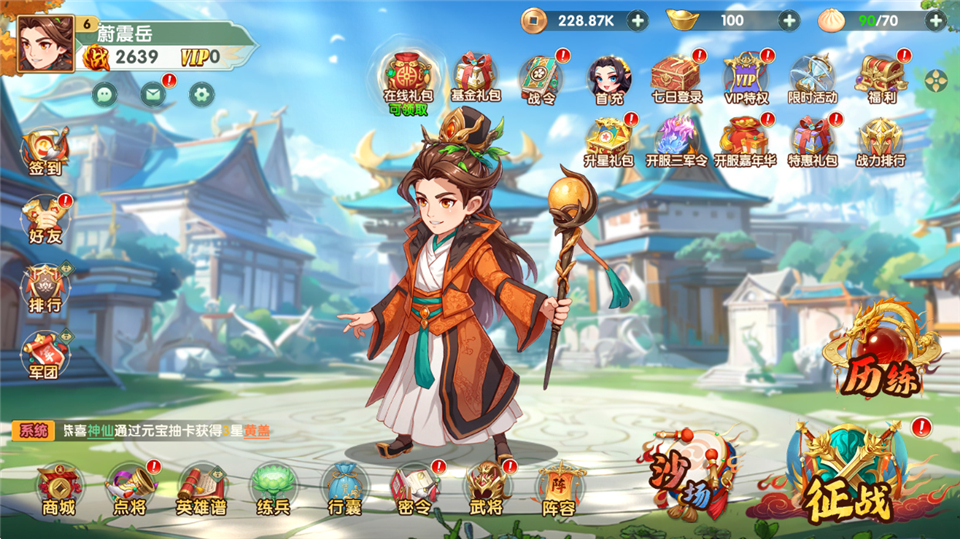The height and width of the screenshot is (539, 960).
Task: Open the 七日登录 seven-day login rewards
Action: click(x=676, y=78)
